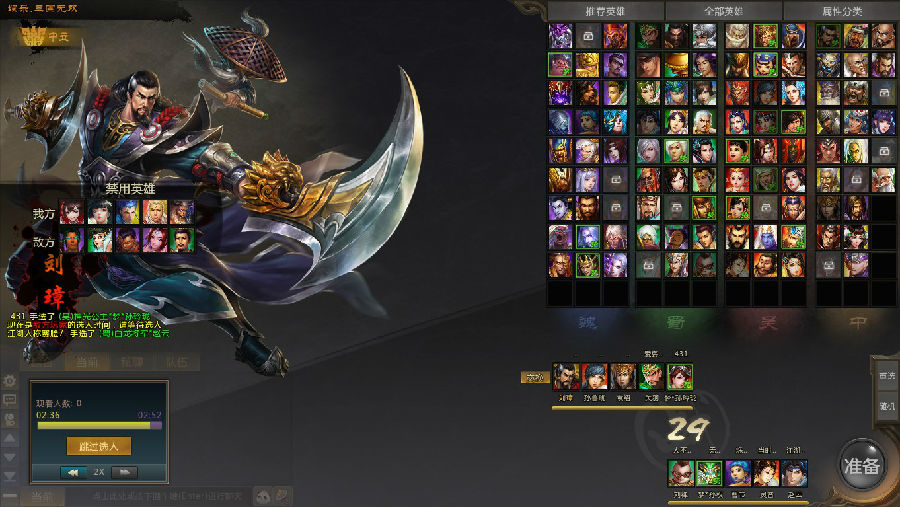Screen dimensions: 900x507
Task: Choose the blue-haired hero in bottom team row
Action: pyautogui.click(x=738, y=472)
